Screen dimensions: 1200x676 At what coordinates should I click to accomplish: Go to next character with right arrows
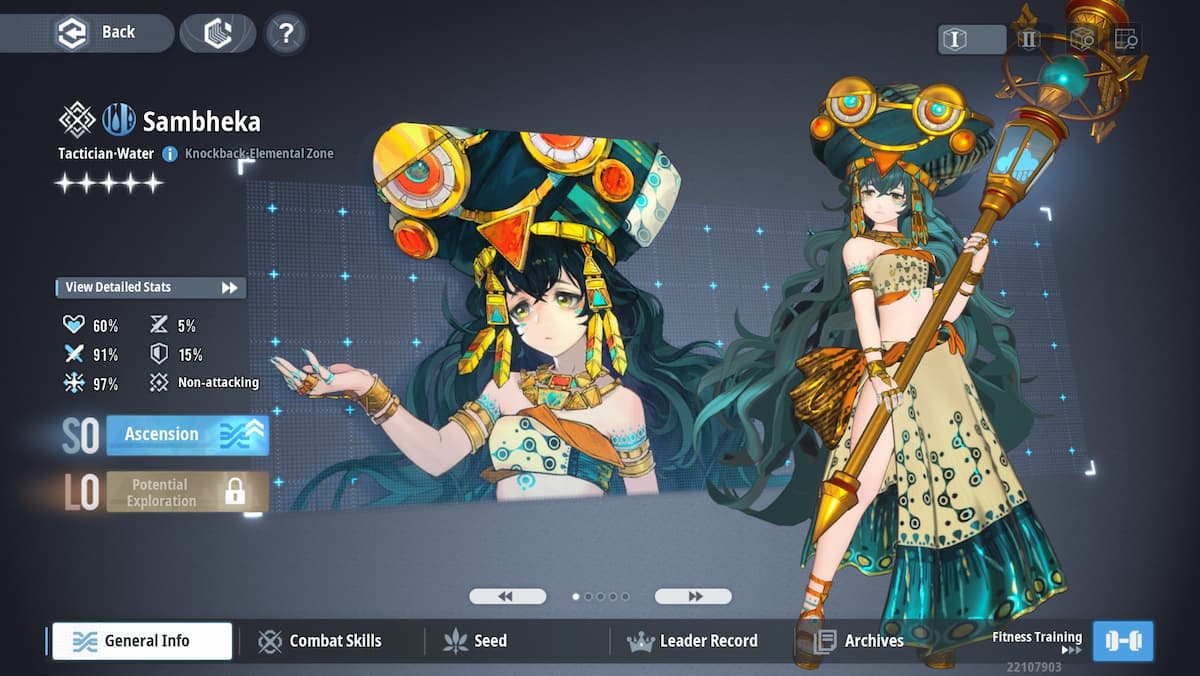[693, 596]
